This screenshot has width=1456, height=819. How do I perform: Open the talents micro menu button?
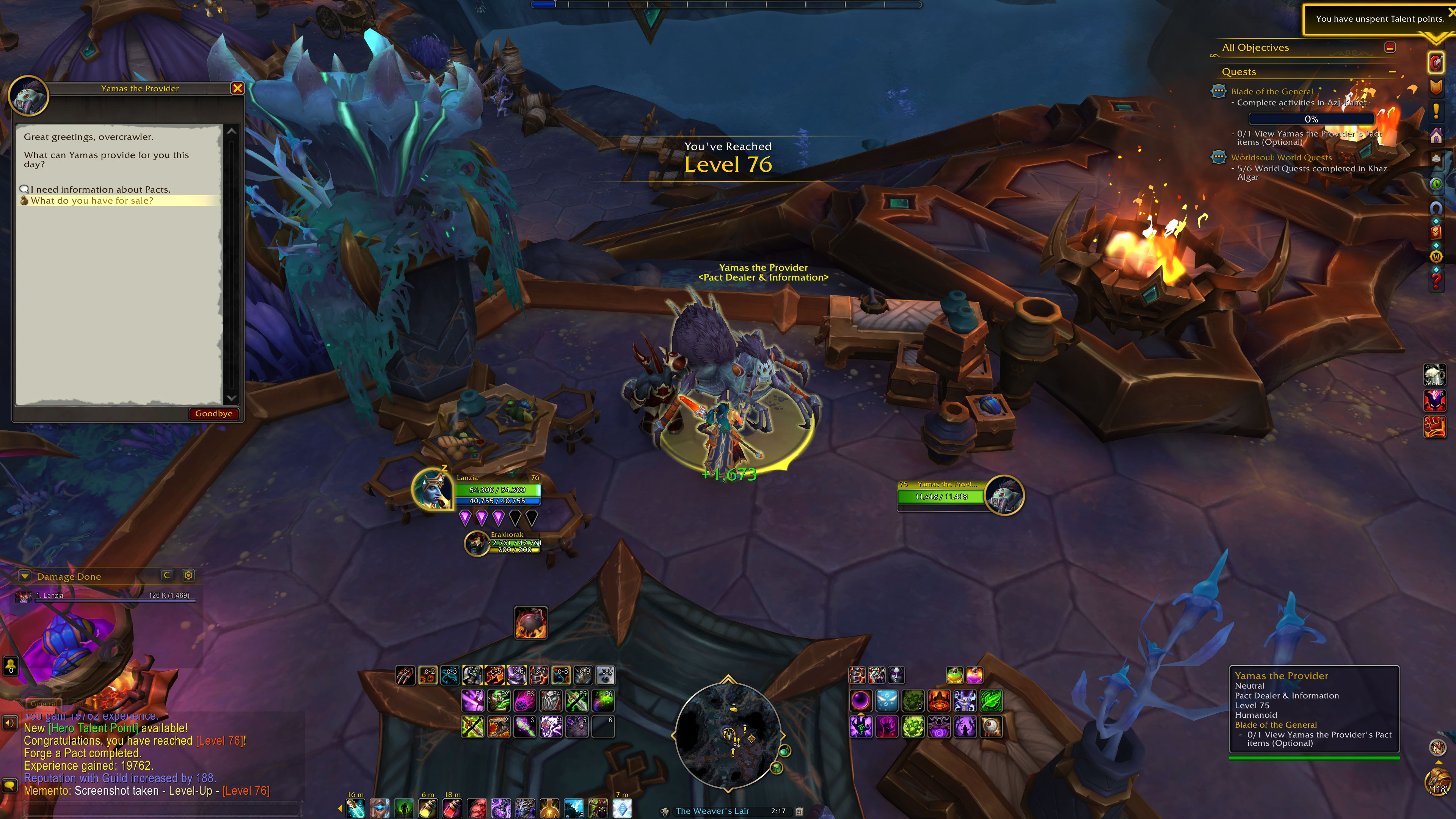click(x=1436, y=63)
